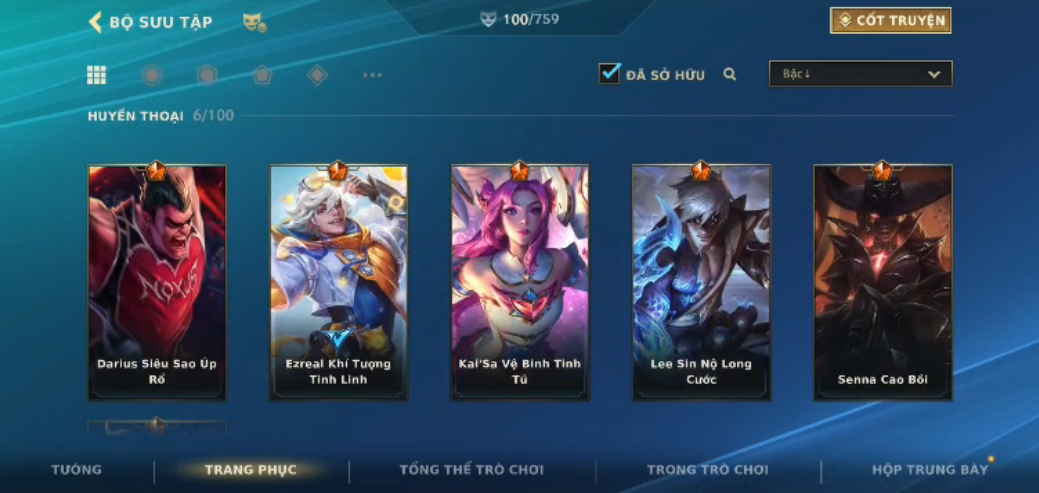Open the Lee Sin Nộ Long Cước skin
Screen dimensions: 1039x493
click(701, 283)
